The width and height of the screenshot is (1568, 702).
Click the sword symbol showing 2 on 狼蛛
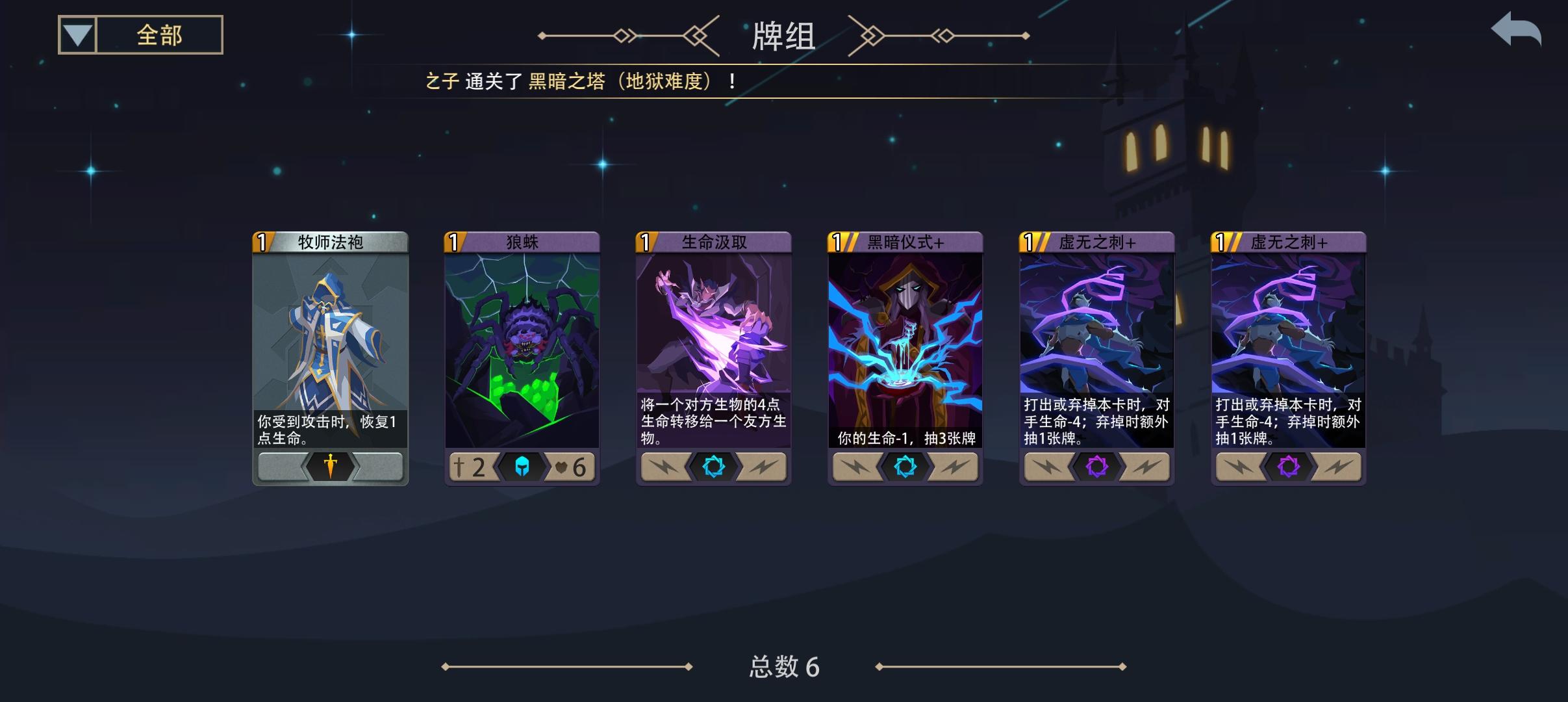coord(468,467)
